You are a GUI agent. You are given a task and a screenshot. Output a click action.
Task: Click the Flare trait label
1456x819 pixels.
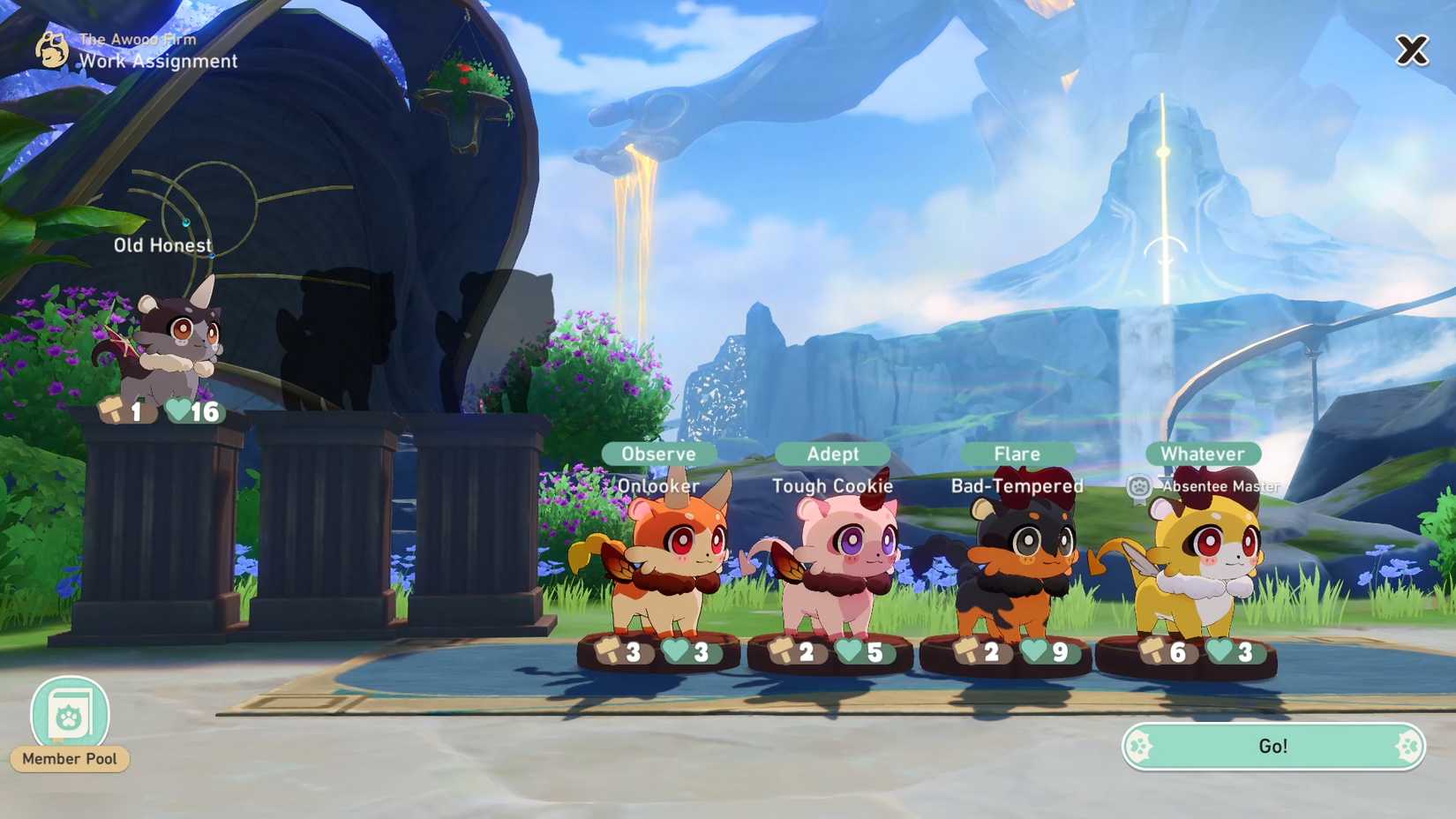[1017, 453]
